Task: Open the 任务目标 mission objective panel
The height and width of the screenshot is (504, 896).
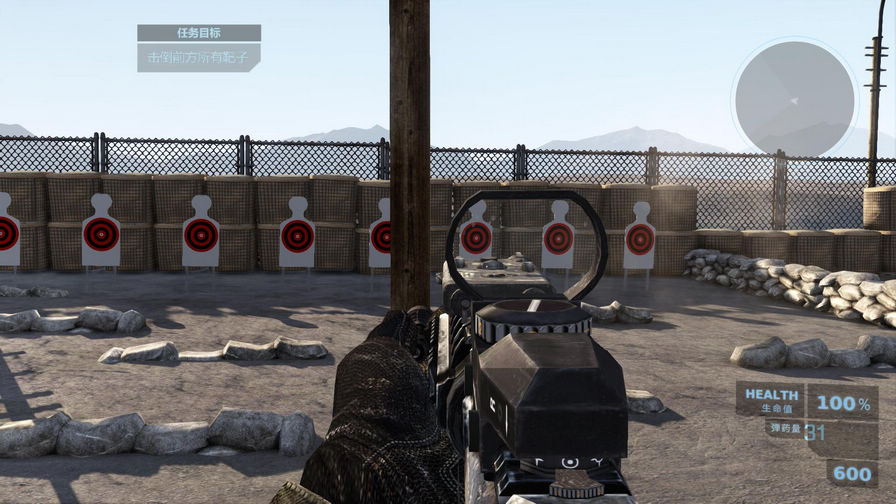Action: click(199, 33)
